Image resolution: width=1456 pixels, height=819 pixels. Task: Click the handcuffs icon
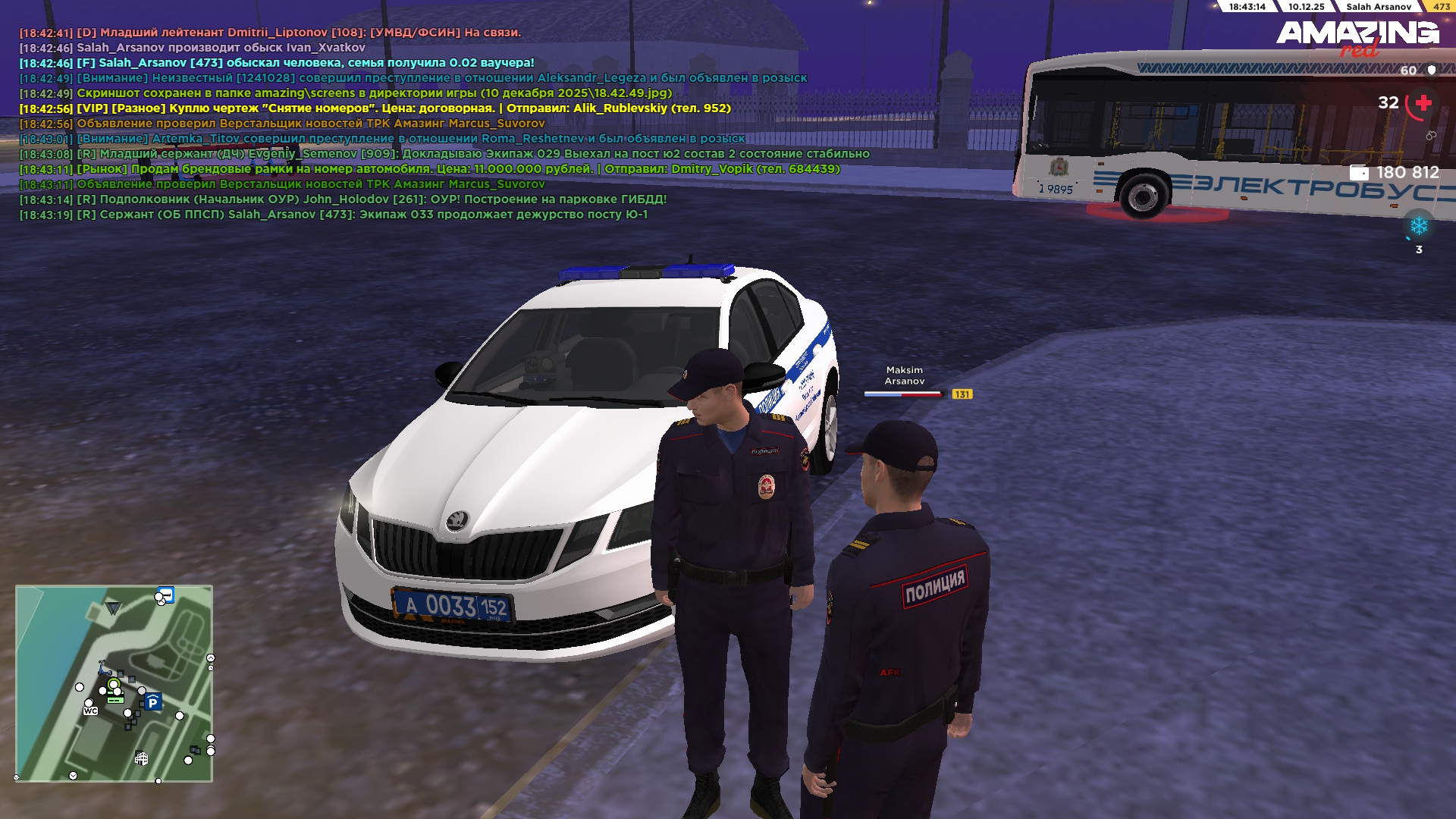(1431, 136)
